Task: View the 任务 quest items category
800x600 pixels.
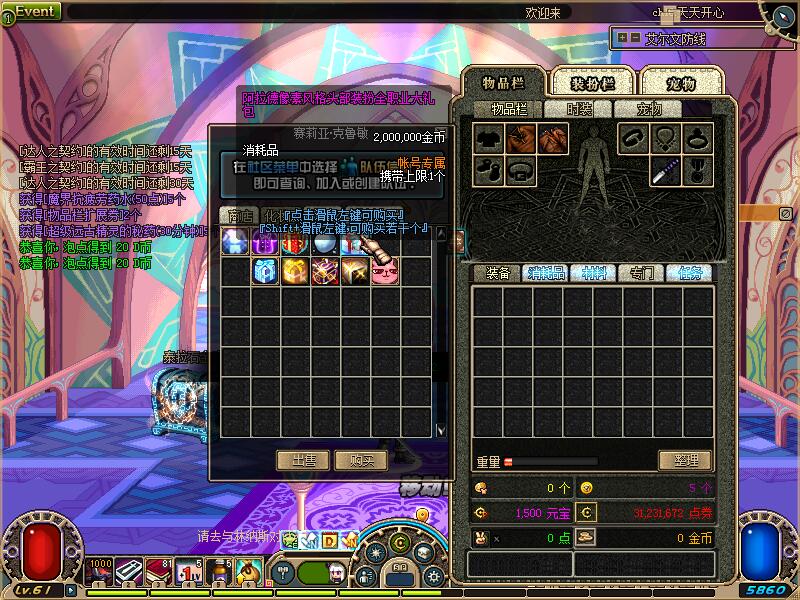Action: coord(689,272)
